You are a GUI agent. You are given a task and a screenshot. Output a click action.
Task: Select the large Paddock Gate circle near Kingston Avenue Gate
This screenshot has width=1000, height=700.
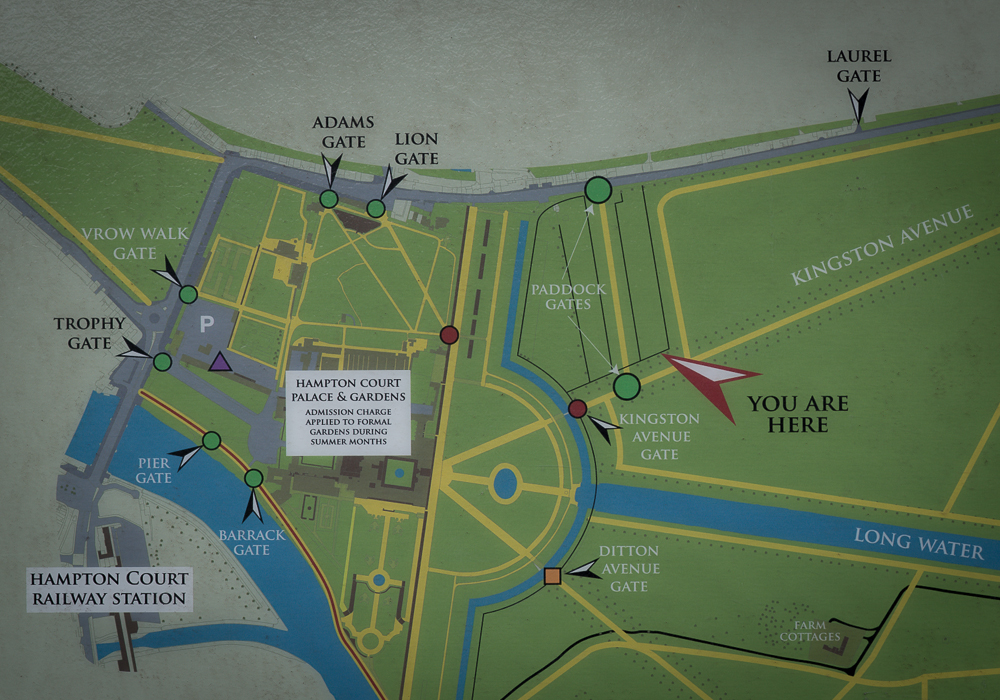coord(626,386)
